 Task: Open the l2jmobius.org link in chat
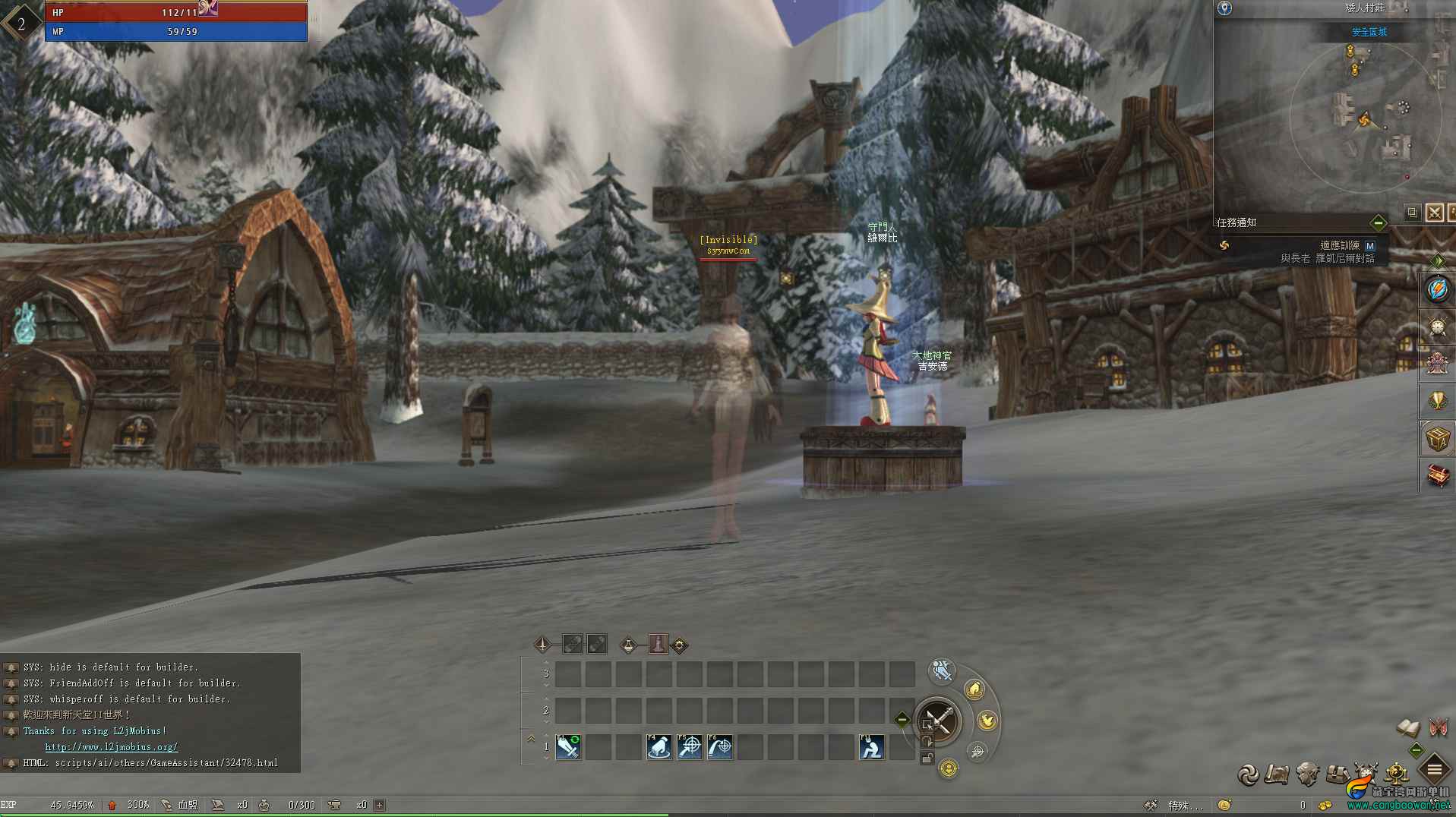click(x=111, y=746)
